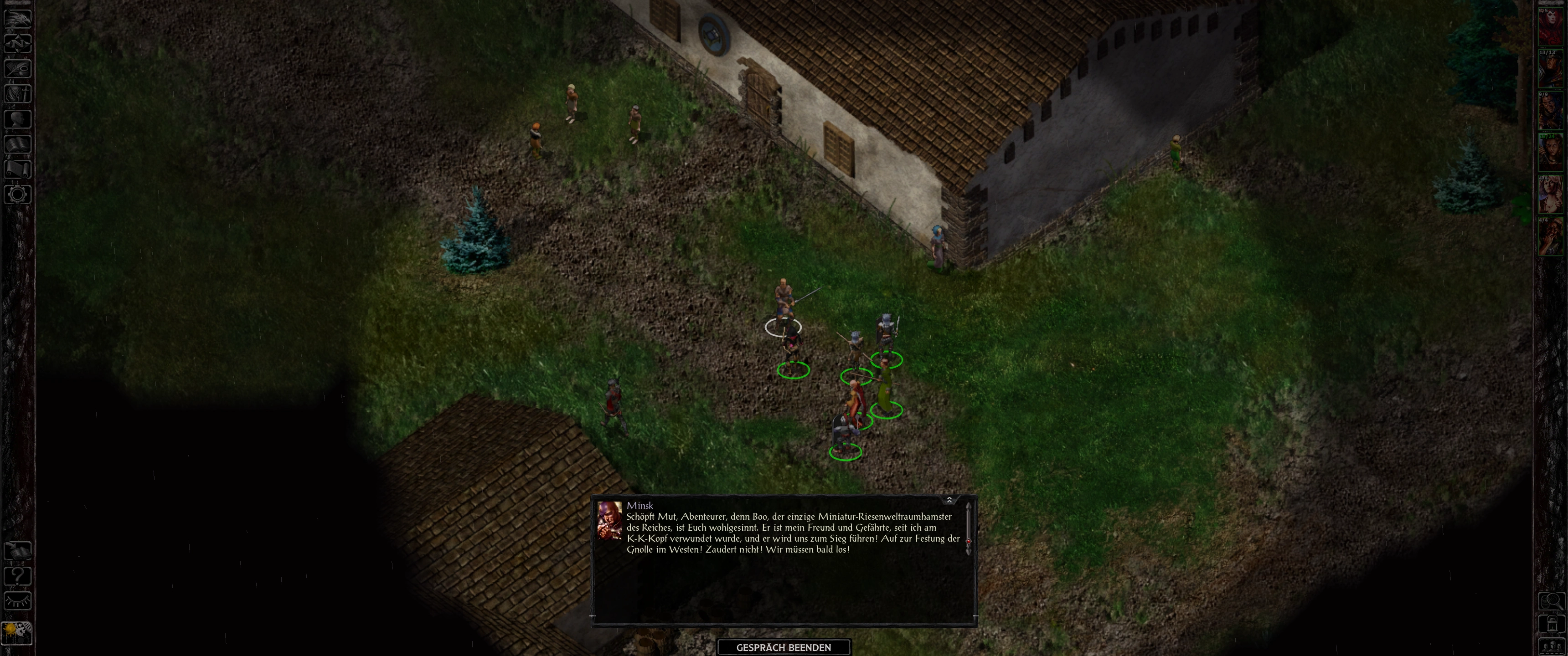The image size is (1568, 656).
Task: Quick save using the arrow and book icon
Action: [18, 550]
